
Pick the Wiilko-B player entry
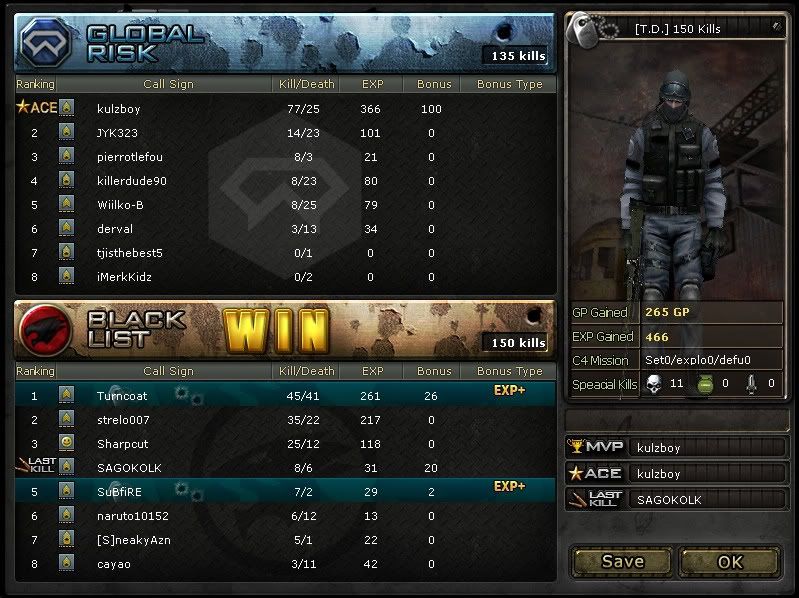(x=123, y=205)
